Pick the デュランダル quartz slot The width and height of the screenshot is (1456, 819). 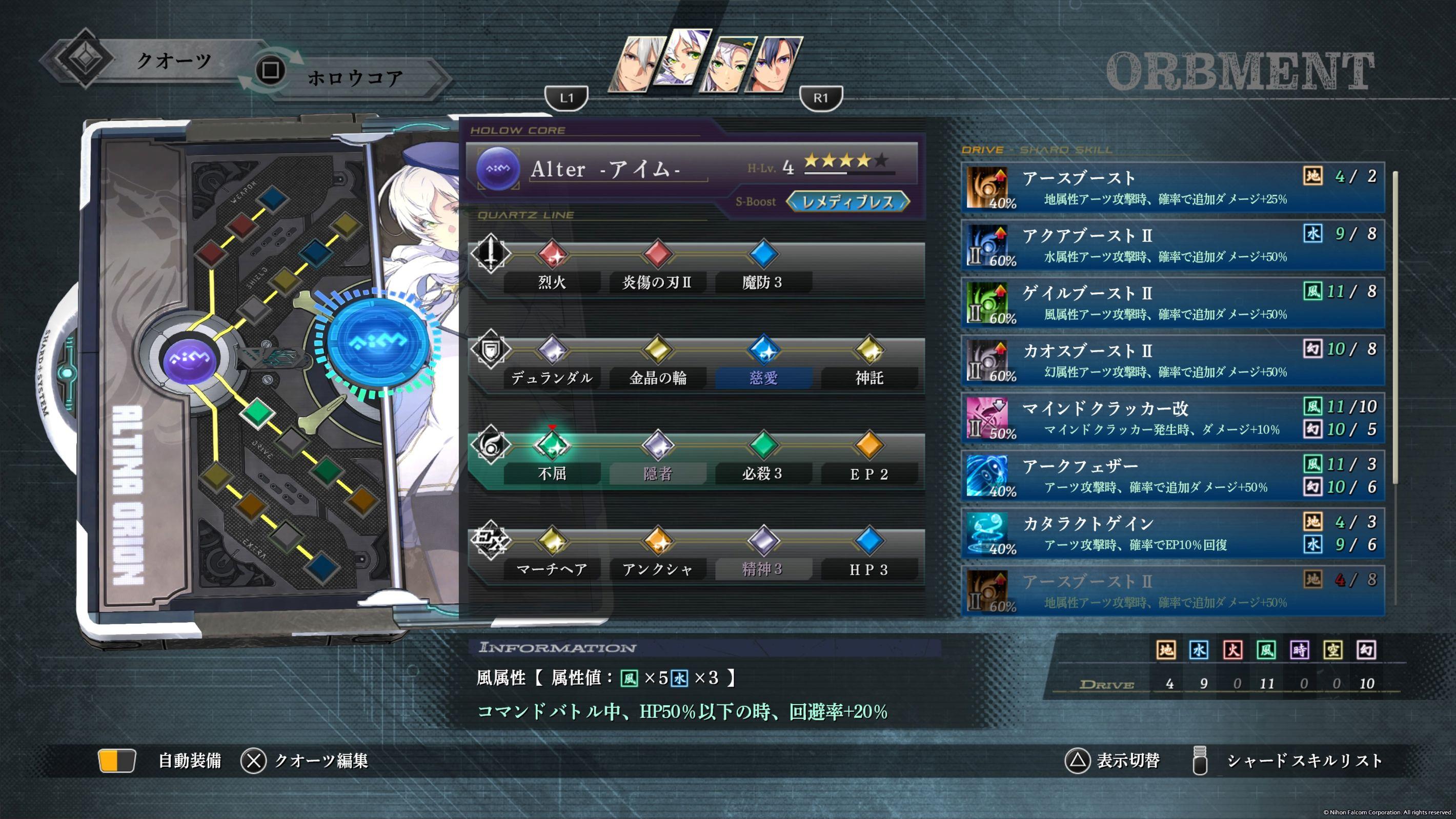552,378
